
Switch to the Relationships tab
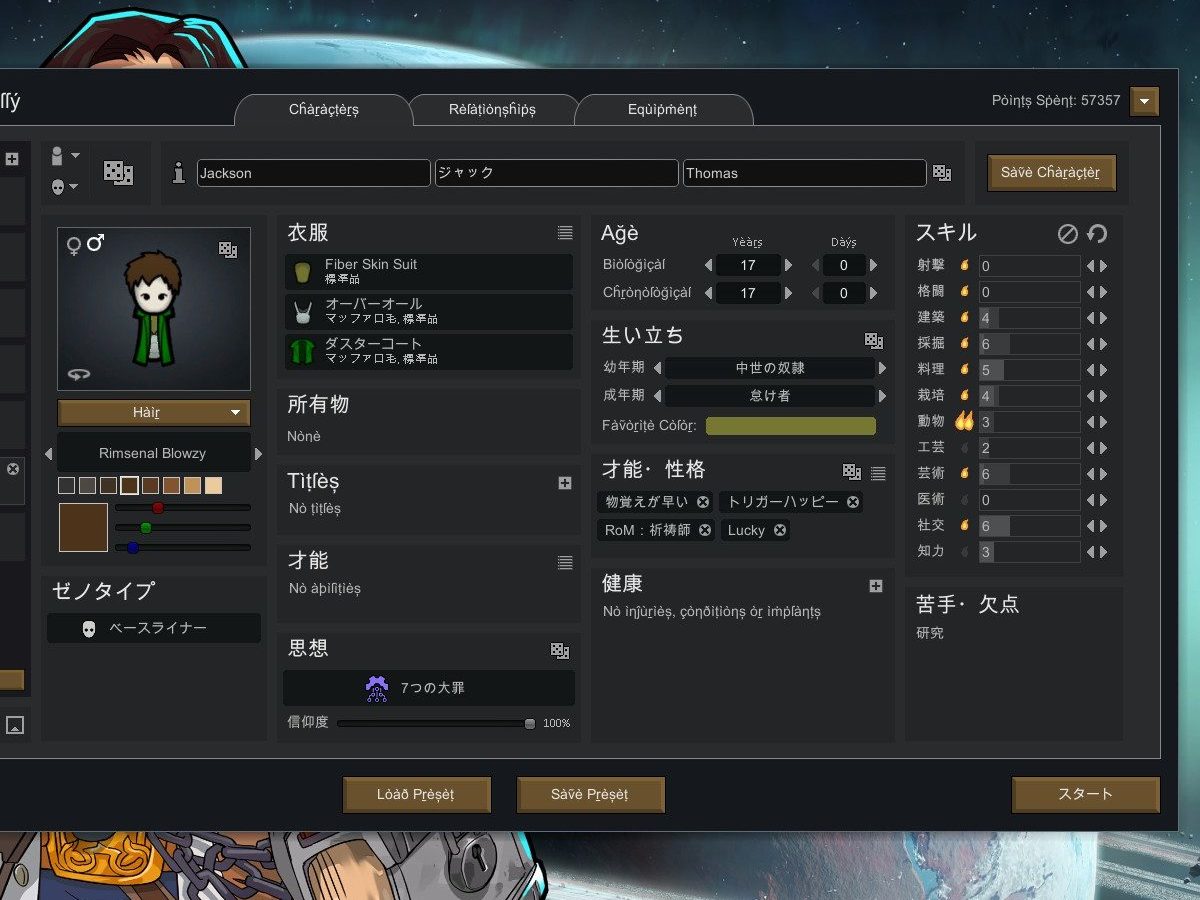click(492, 110)
